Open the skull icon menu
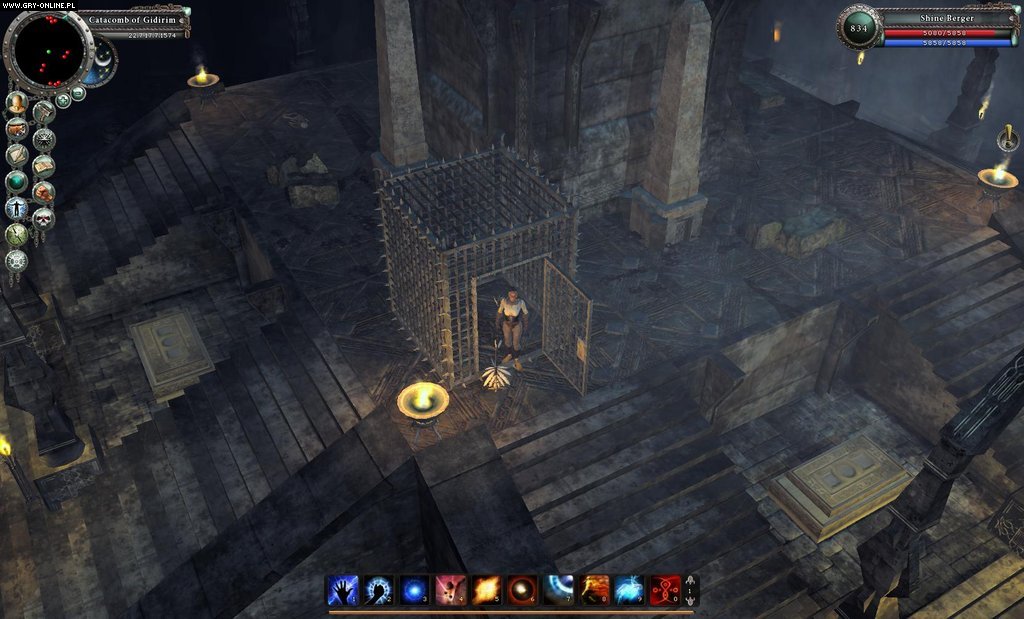 pyautogui.click(x=43, y=218)
